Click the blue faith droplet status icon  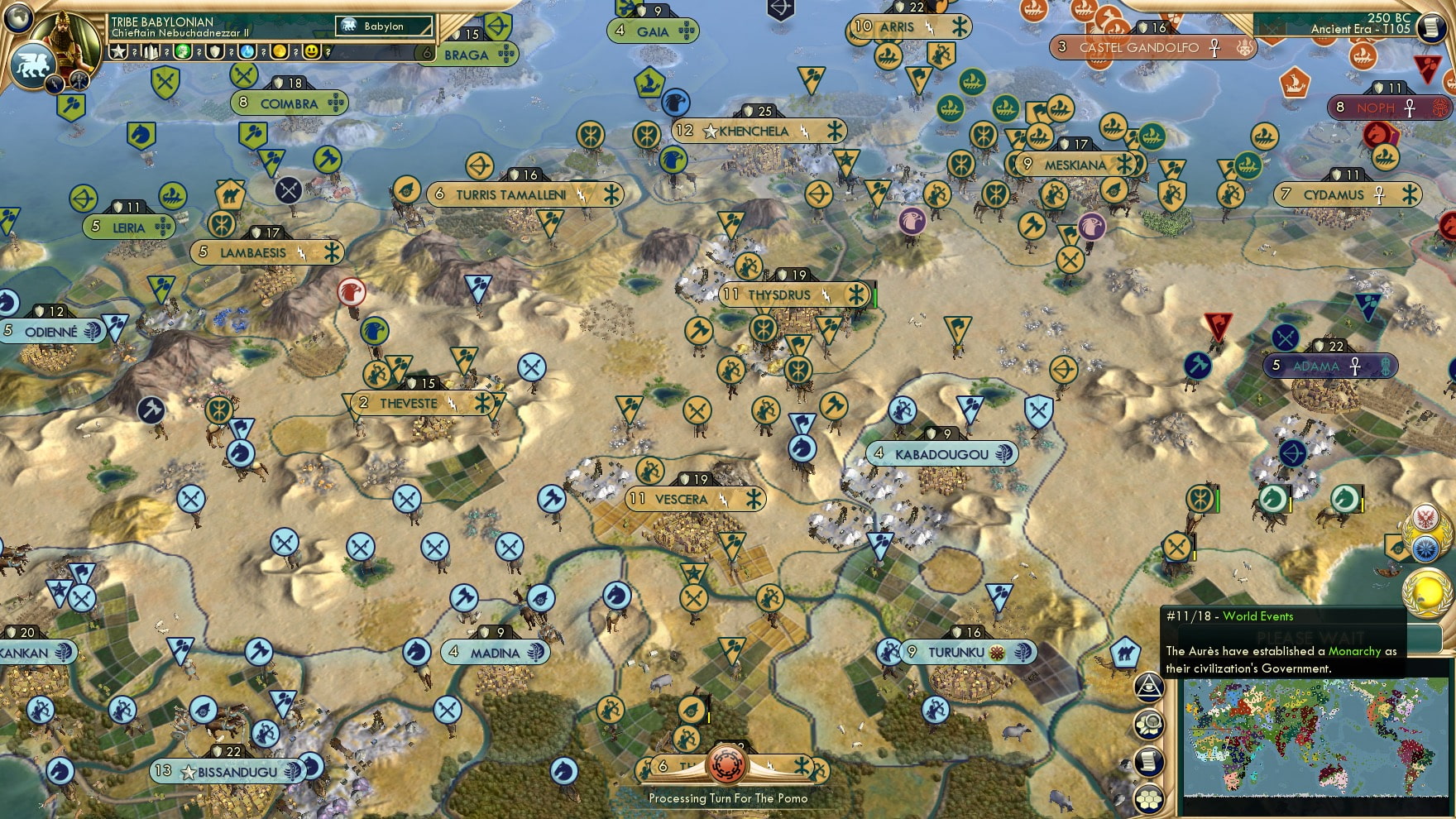(247, 52)
